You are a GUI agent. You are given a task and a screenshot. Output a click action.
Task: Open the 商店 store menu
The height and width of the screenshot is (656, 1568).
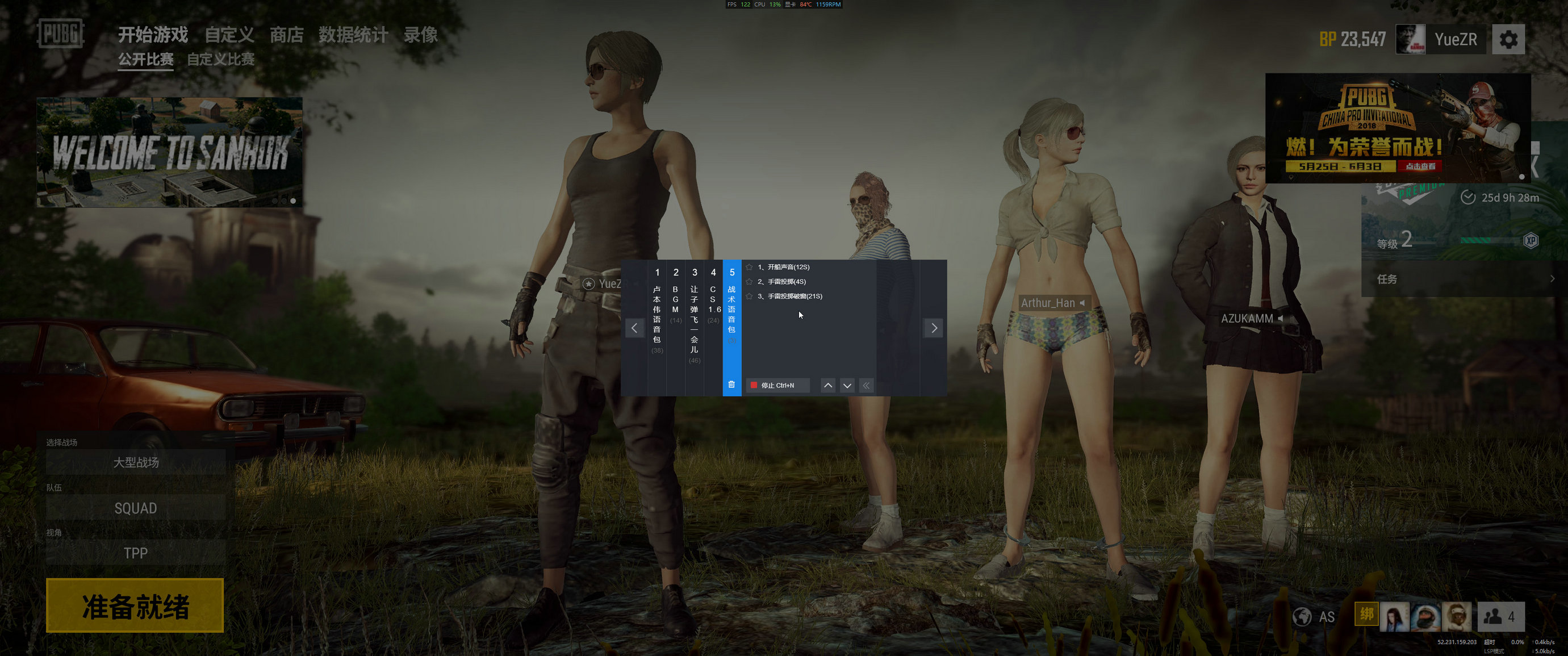click(x=286, y=35)
